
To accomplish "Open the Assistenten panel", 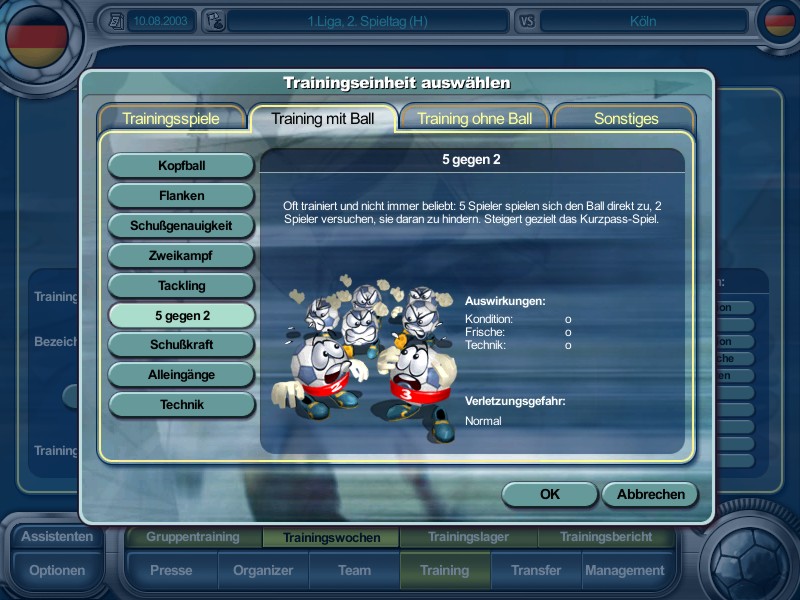I will tap(57, 536).
